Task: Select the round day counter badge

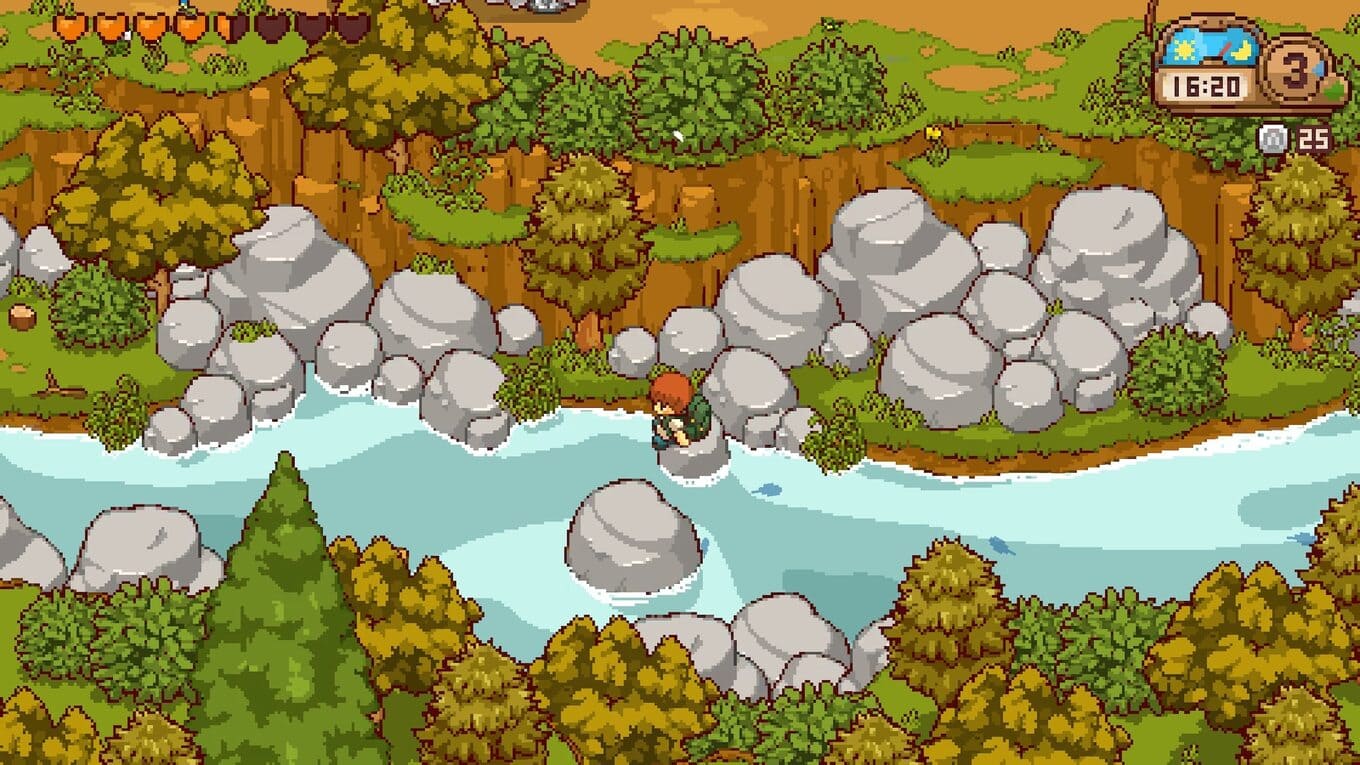Action: 1298,69
